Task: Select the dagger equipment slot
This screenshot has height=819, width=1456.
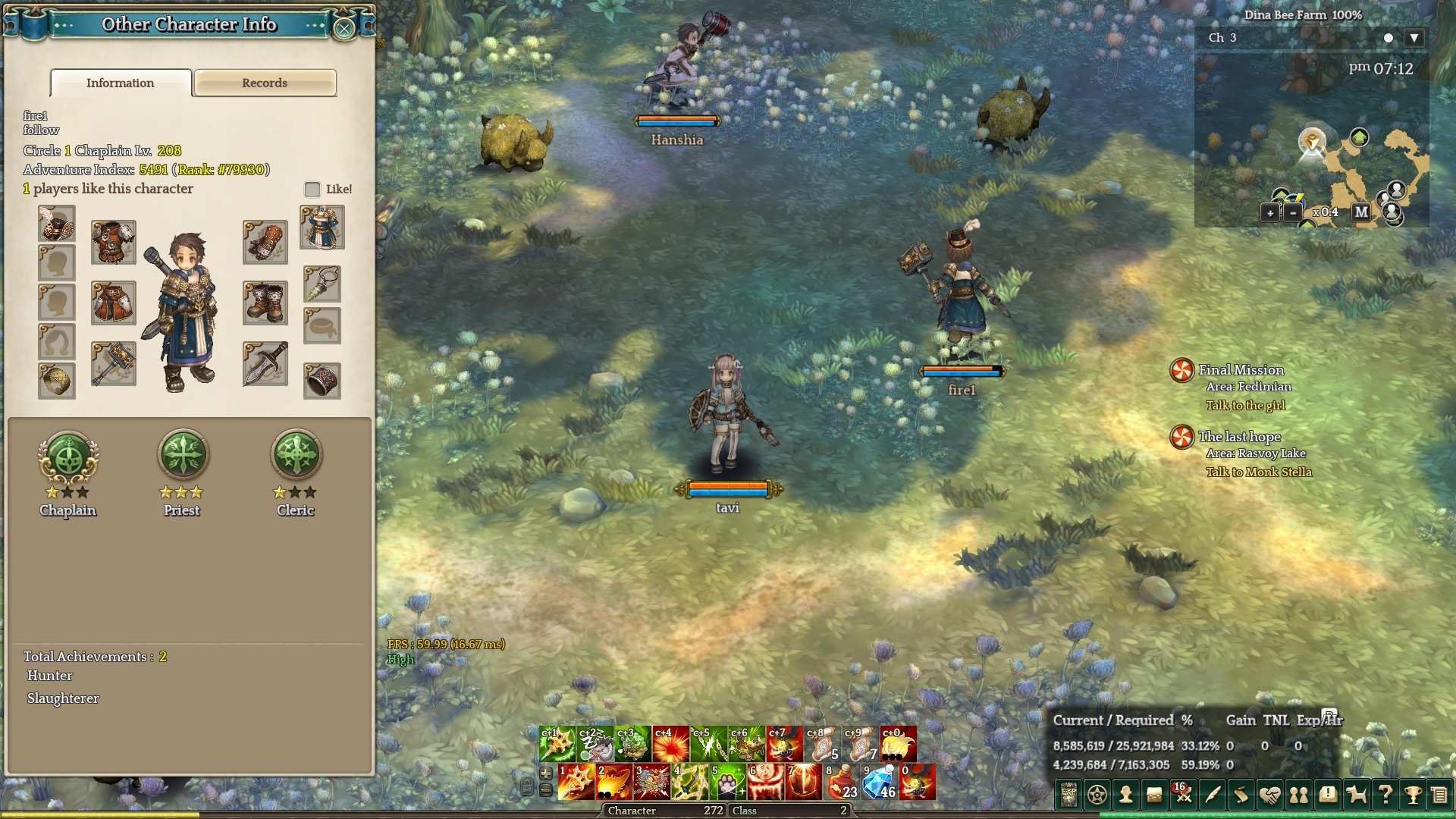Action: click(x=265, y=363)
